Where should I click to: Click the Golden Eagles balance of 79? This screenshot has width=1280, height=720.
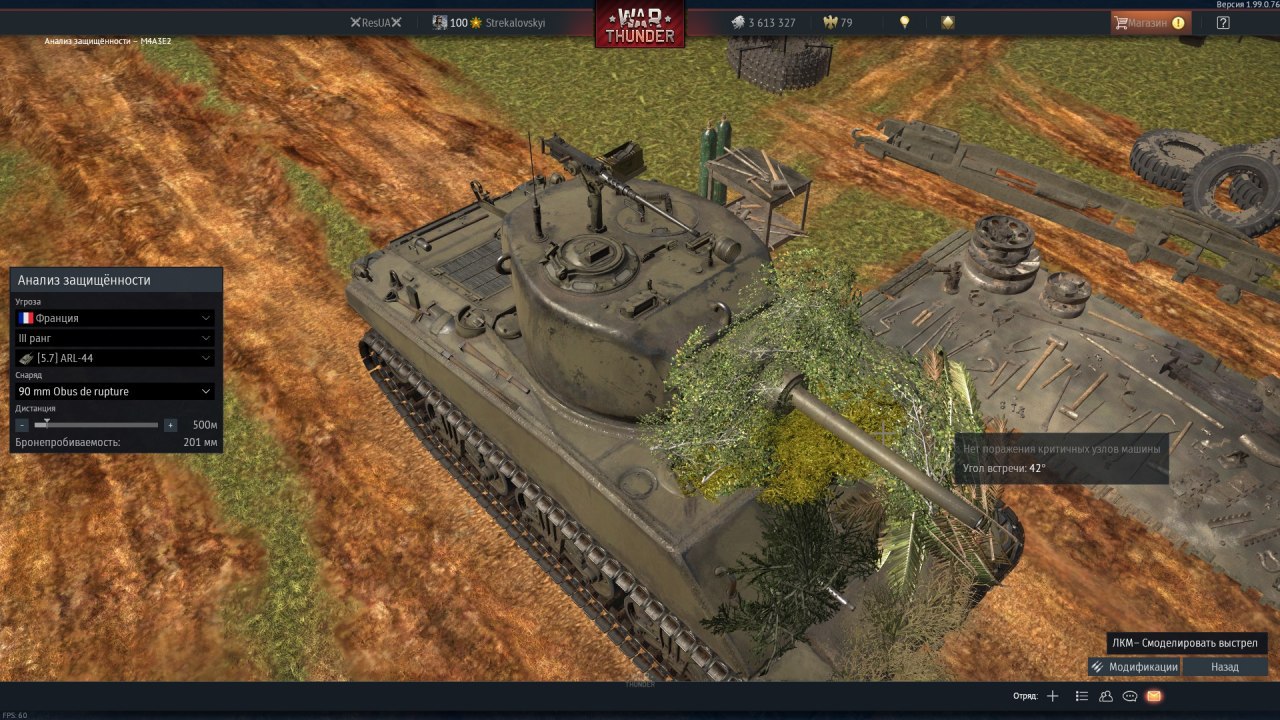[838, 22]
